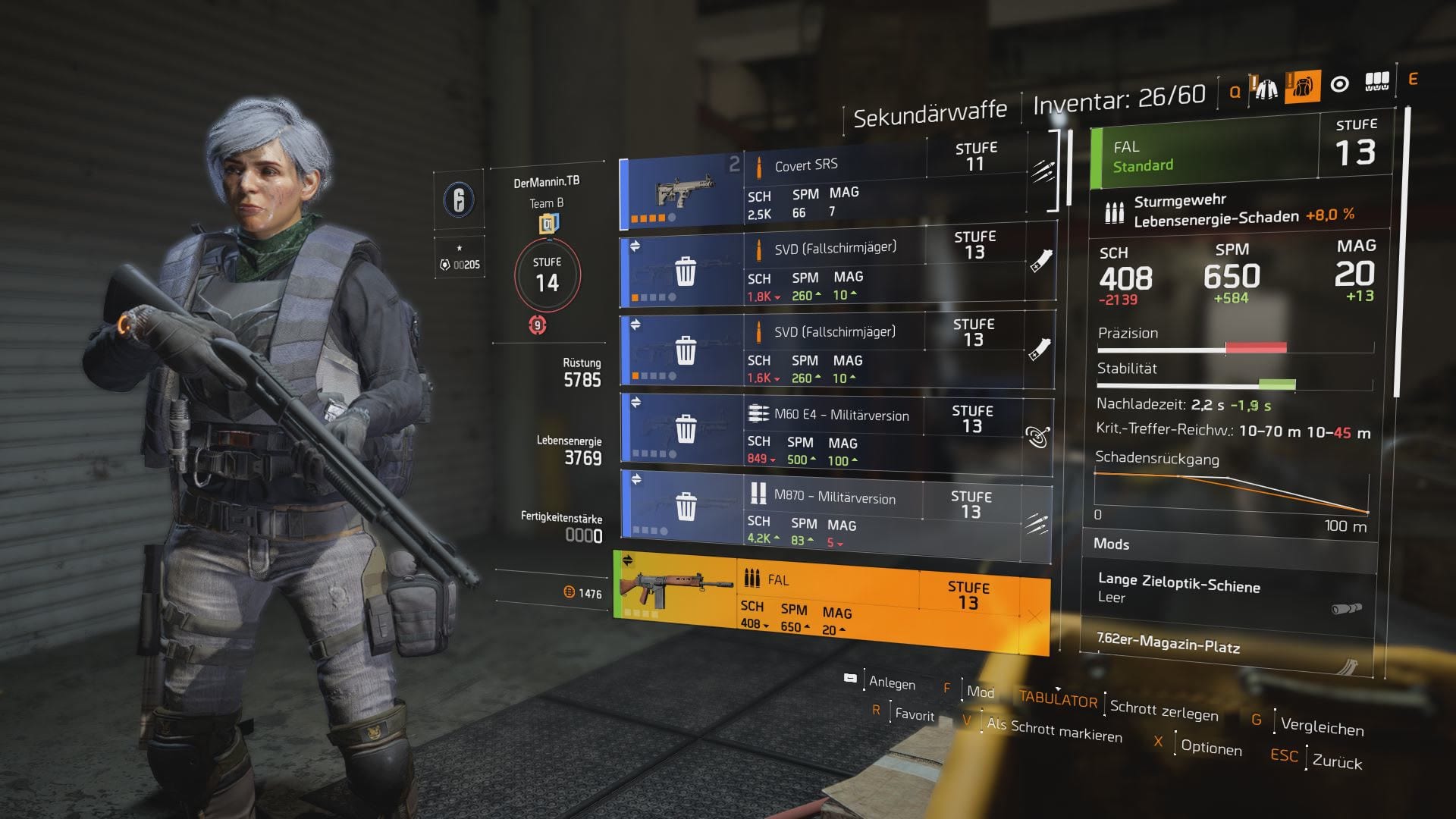Screen dimensions: 1456x819
Task: Go back with the Zurück button
Action: [x=1337, y=761]
